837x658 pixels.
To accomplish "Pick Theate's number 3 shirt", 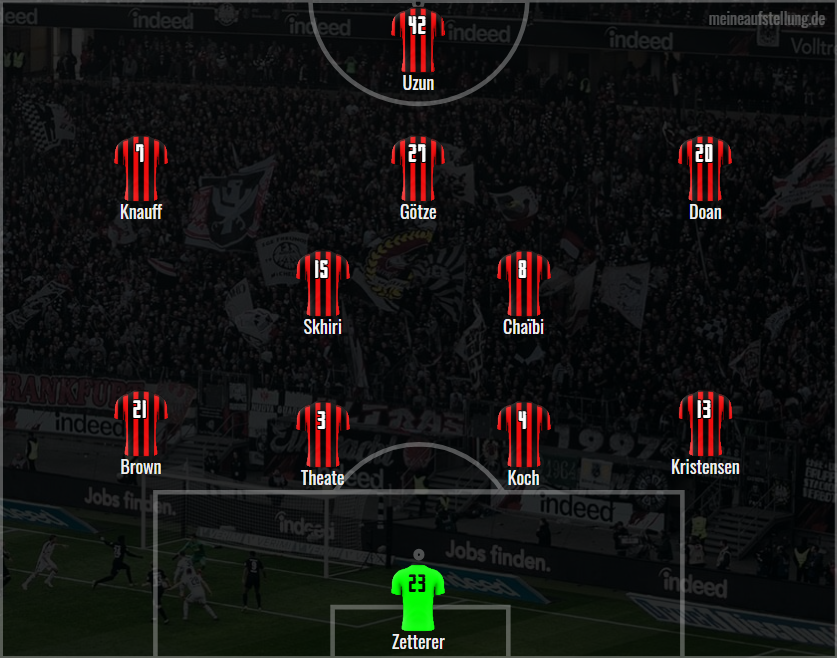I will [x=322, y=433].
